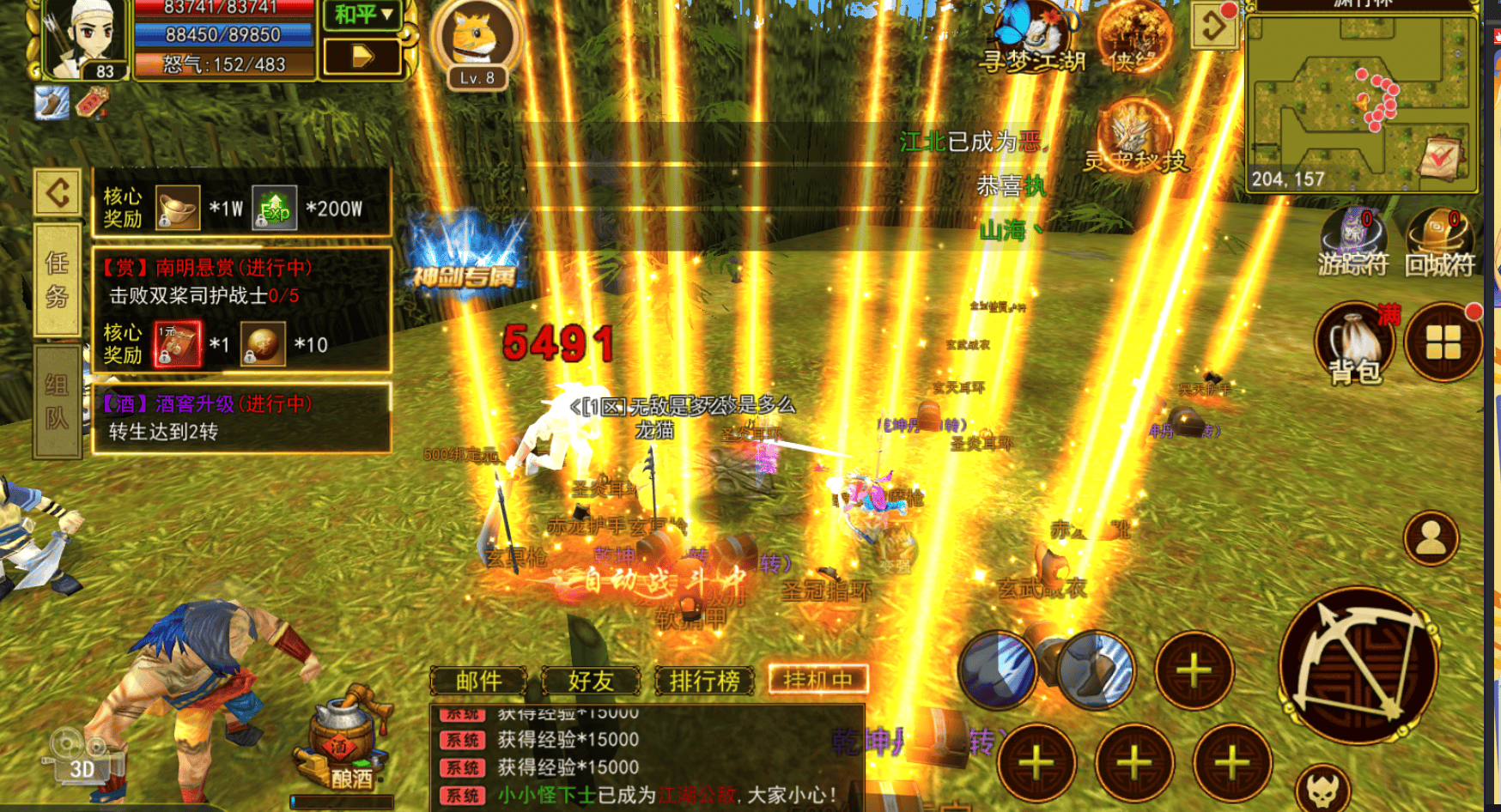Screen dimensions: 1501x812
Task: Open the 酿酒 brewing barrel
Action: click(x=343, y=742)
